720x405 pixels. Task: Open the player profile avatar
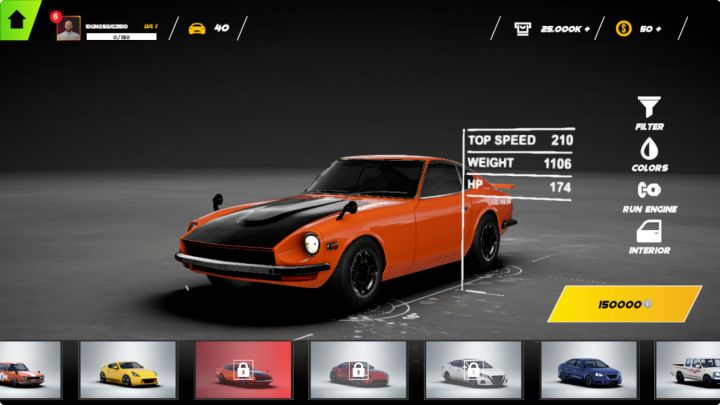(x=68, y=29)
